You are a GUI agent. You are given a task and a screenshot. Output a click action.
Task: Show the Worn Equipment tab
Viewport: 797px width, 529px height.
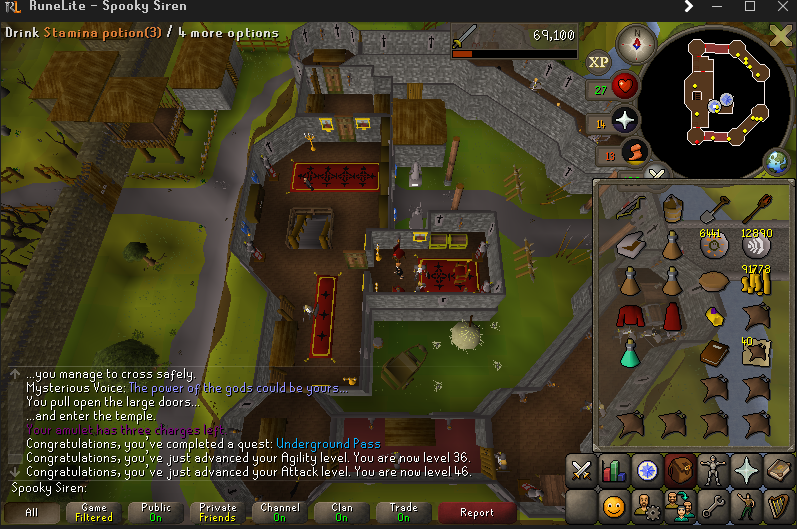coord(713,470)
